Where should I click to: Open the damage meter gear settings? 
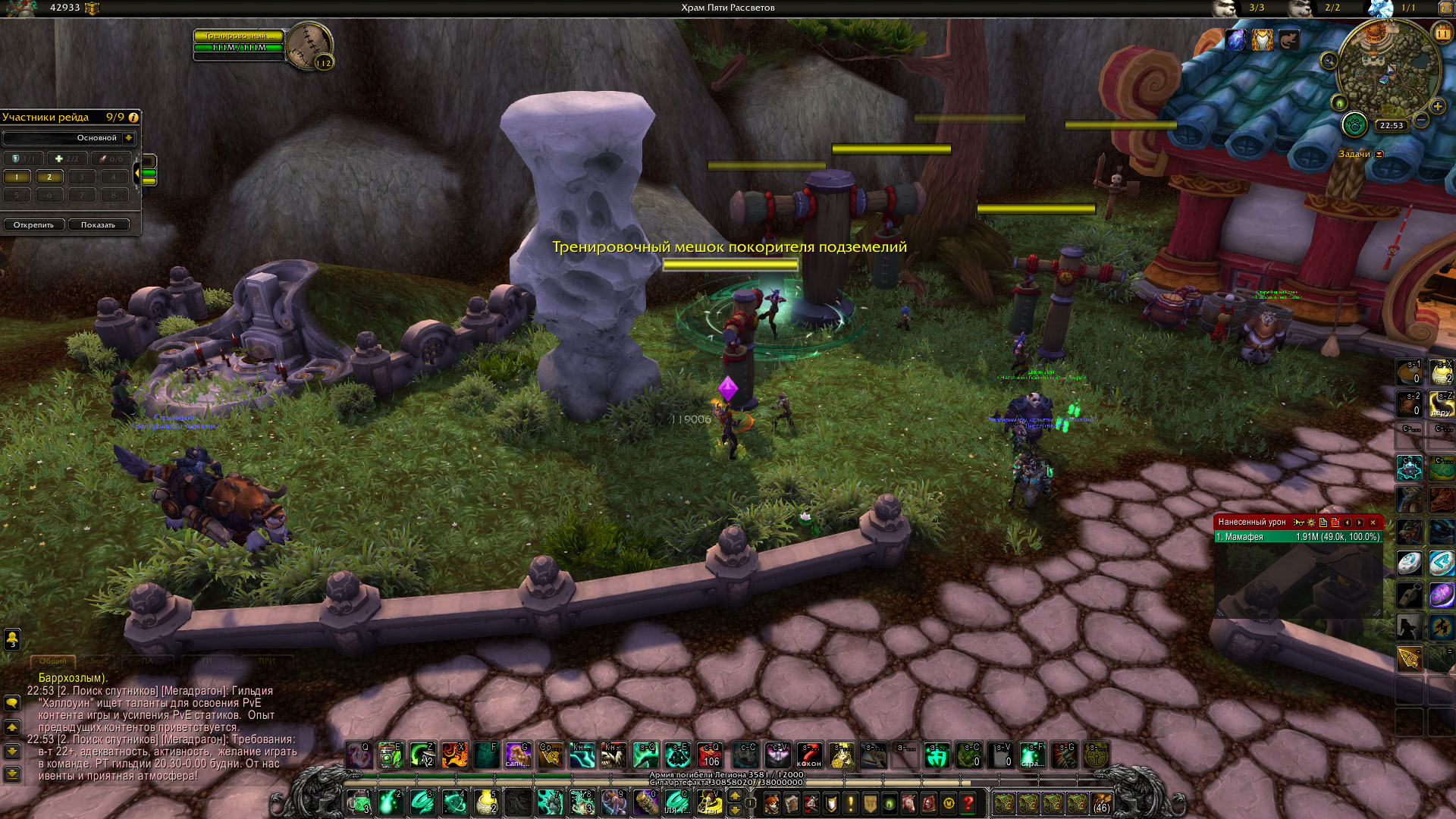coord(1311,522)
